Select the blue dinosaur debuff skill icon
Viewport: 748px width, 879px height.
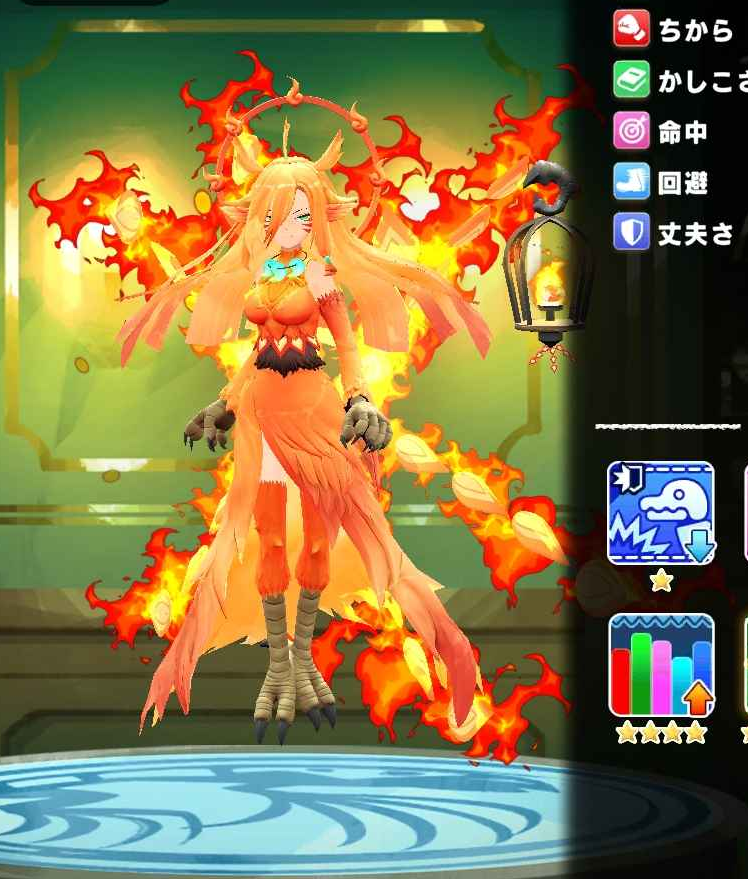coord(661,514)
